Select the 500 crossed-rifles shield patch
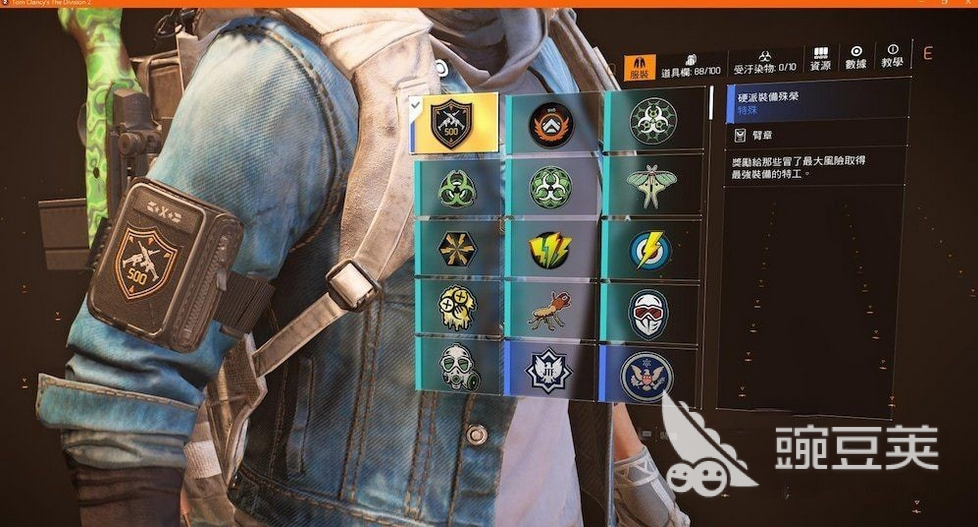 453,123
